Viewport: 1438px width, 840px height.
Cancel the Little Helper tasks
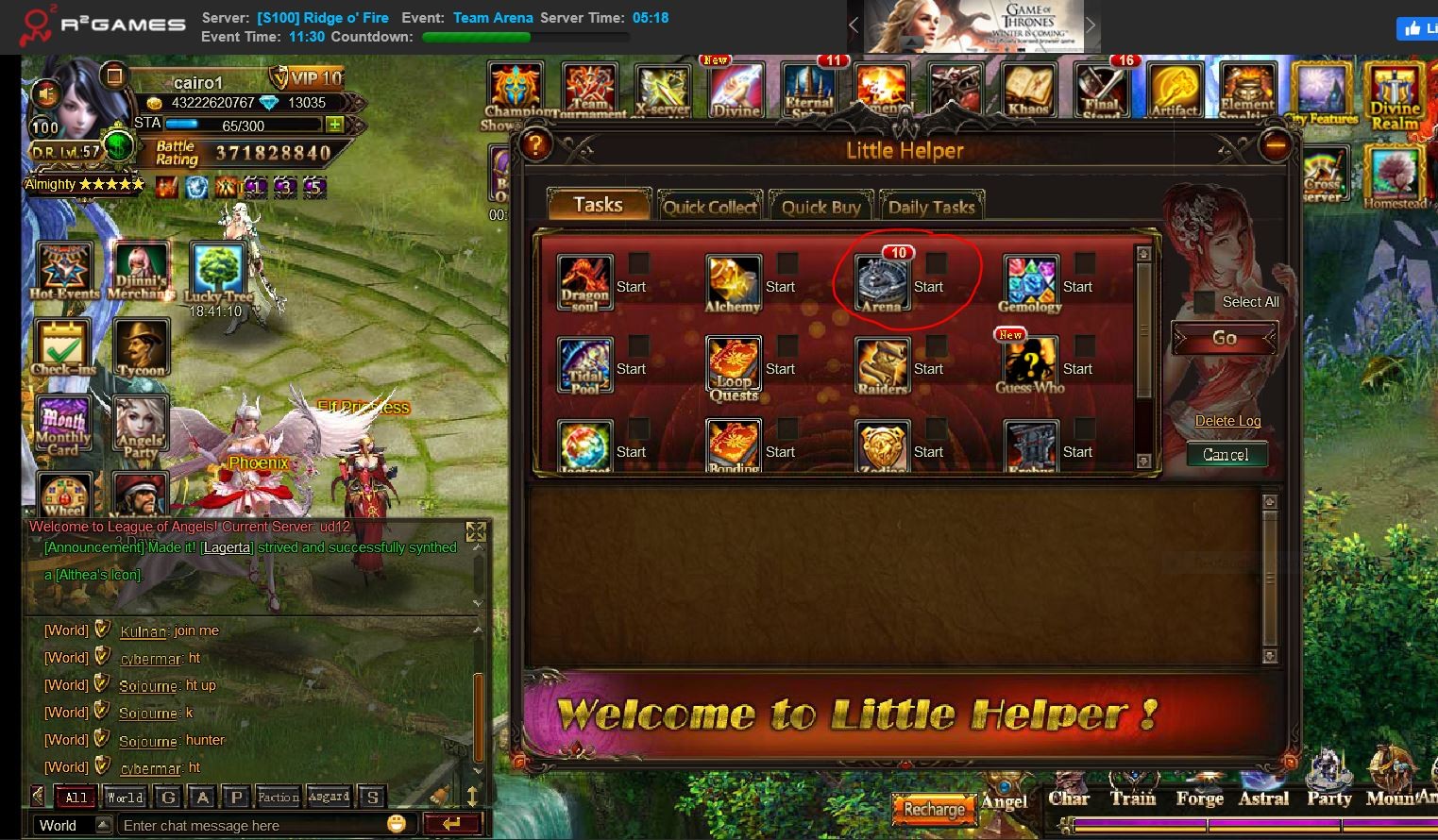[1226, 455]
